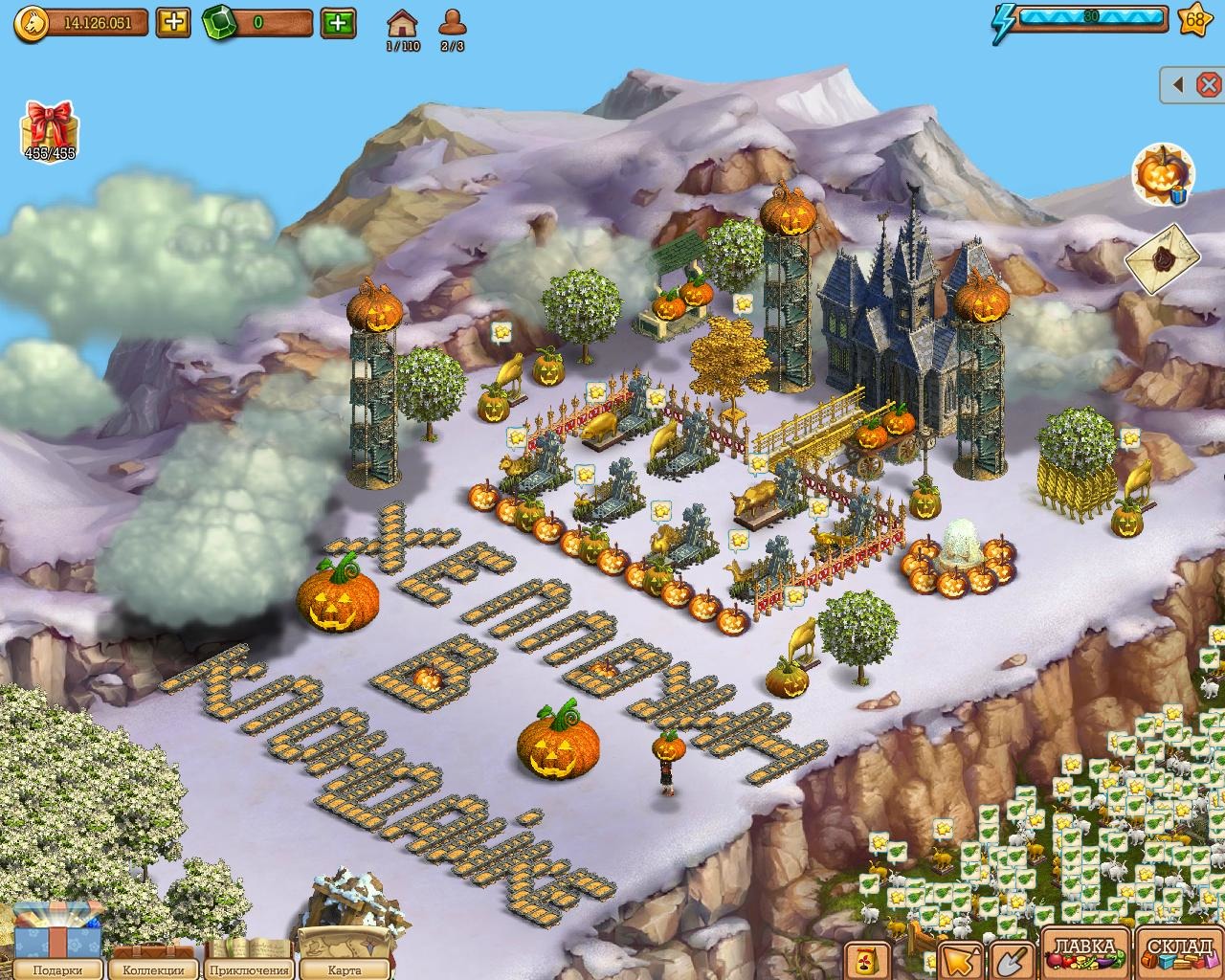Screen dimensions: 1225x980
Task: Click the house icon in top bar
Action: click(402, 23)
